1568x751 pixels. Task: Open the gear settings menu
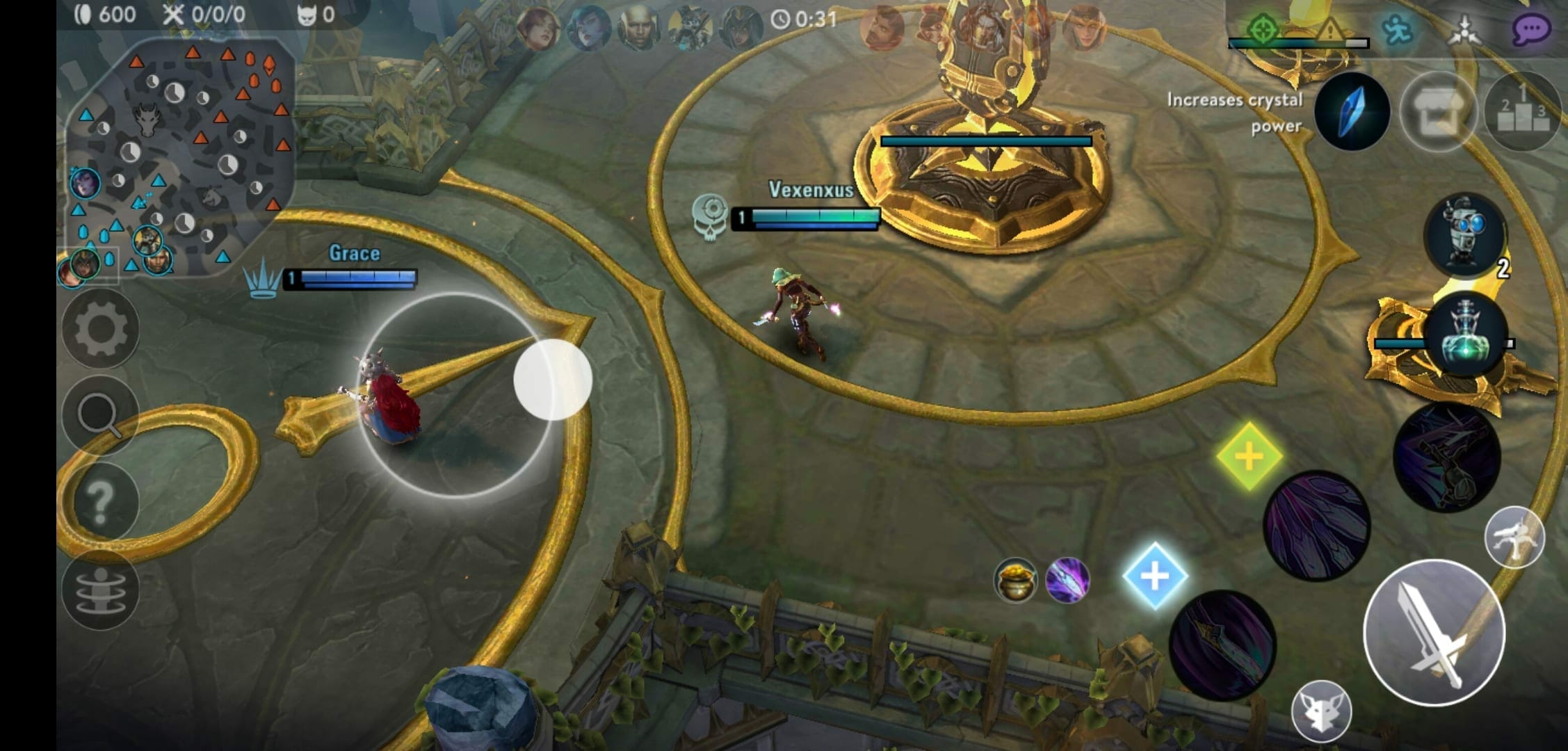click(x=101, y=329)
